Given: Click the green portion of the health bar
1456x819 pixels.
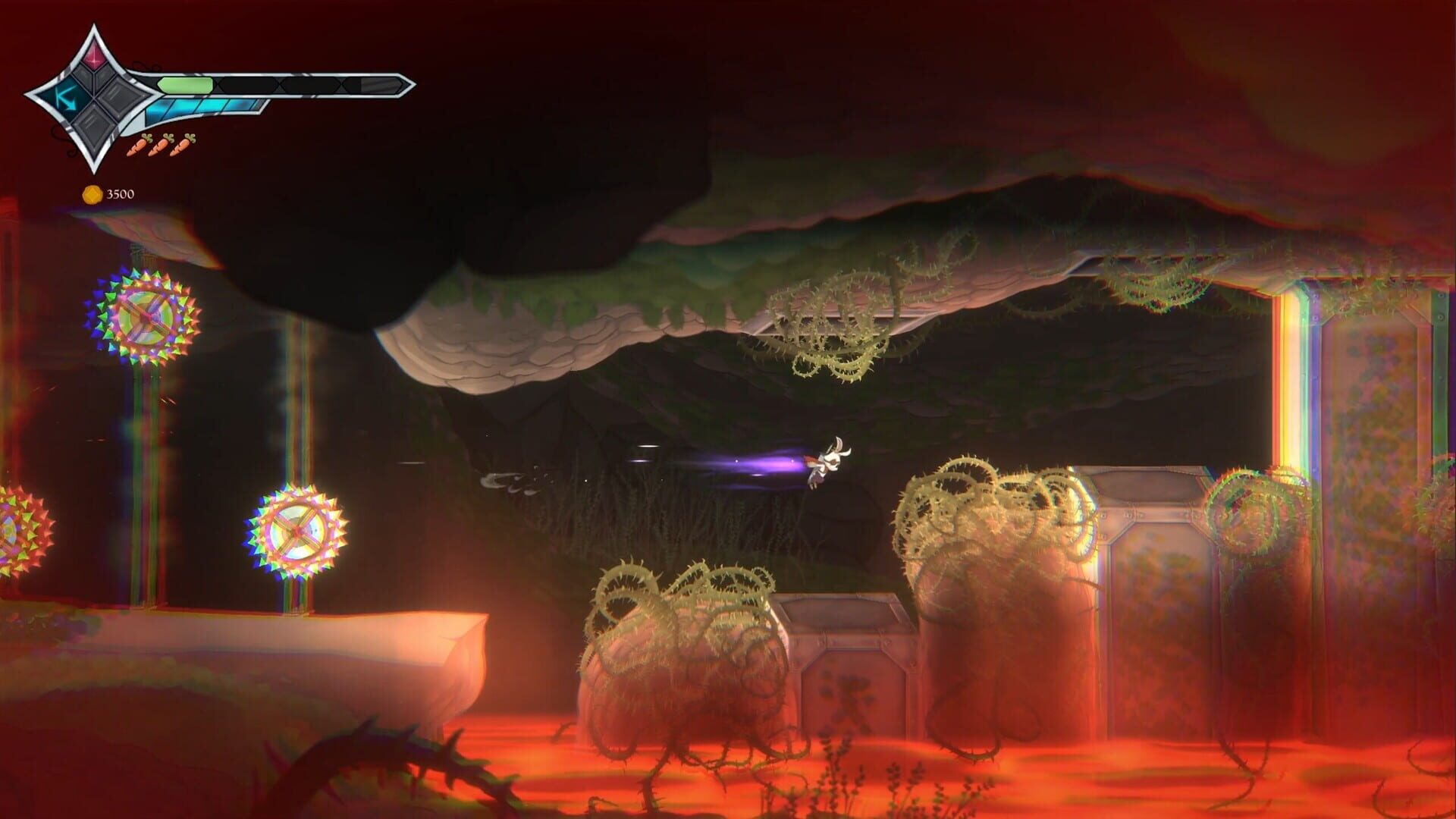Looking at the screenshot, I should pos(185,83).
